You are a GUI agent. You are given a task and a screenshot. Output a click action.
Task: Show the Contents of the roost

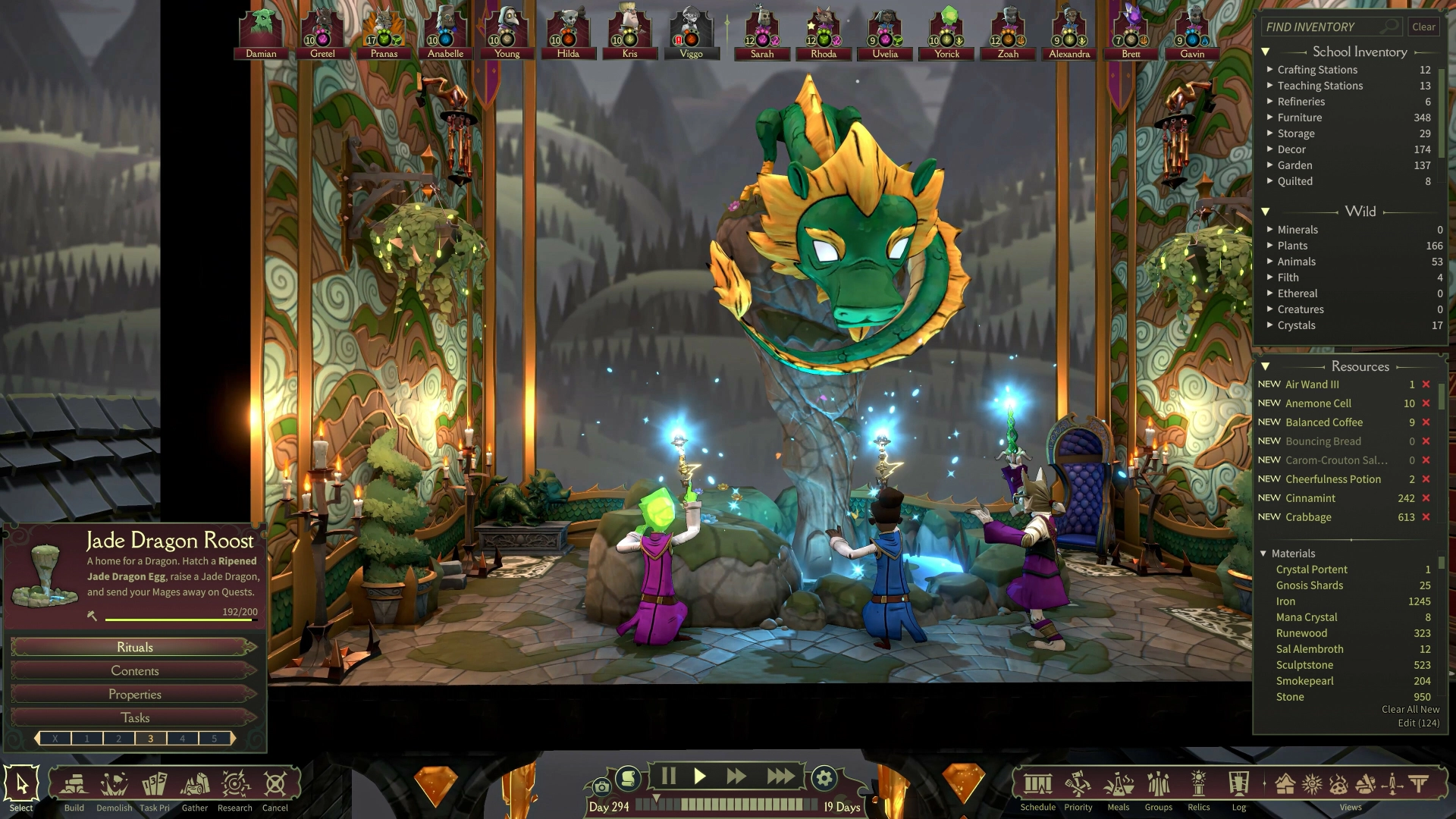134,670
